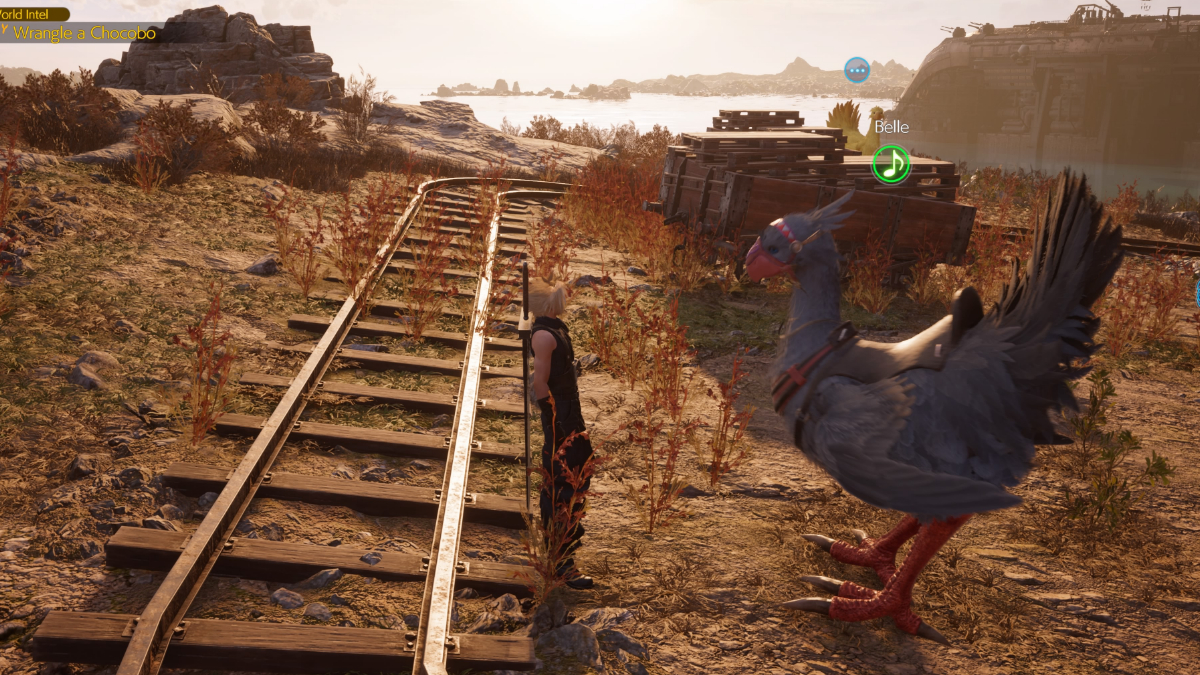Image resolution: width=1200 pixels, height=675 pixels.
Task: Open the blue speech bubble marker
Action: tap(856, 70)
